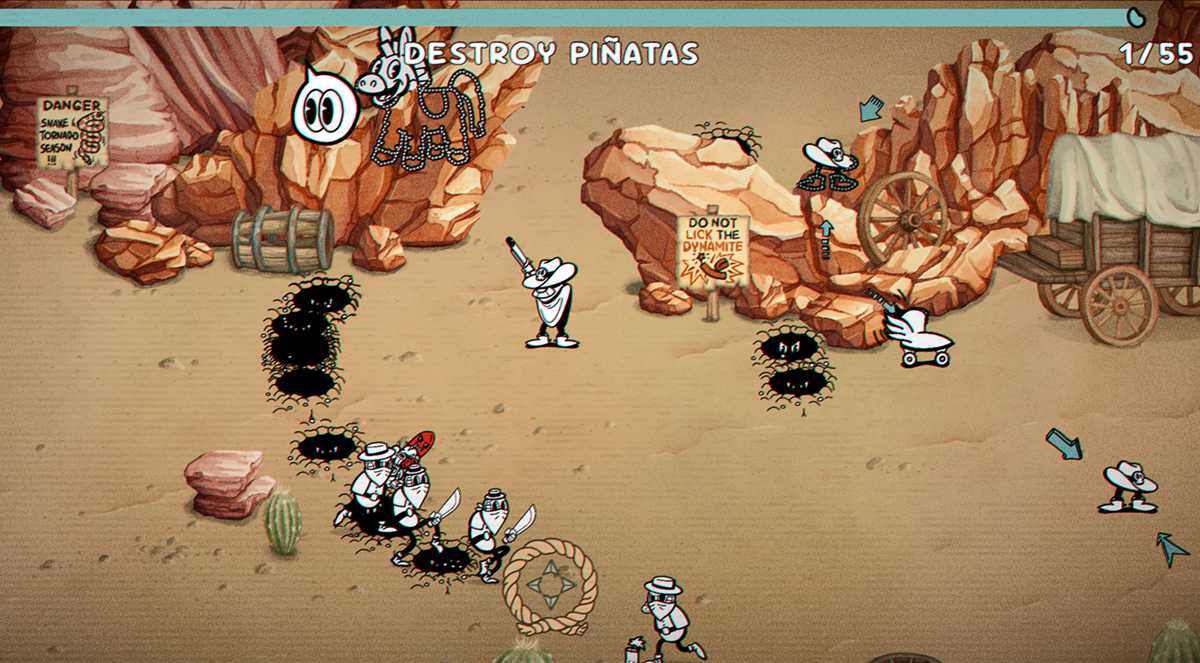Select the Destroy Piñatas objective tracker
The width and height of the screenshot is (1200, 663).
551,54
